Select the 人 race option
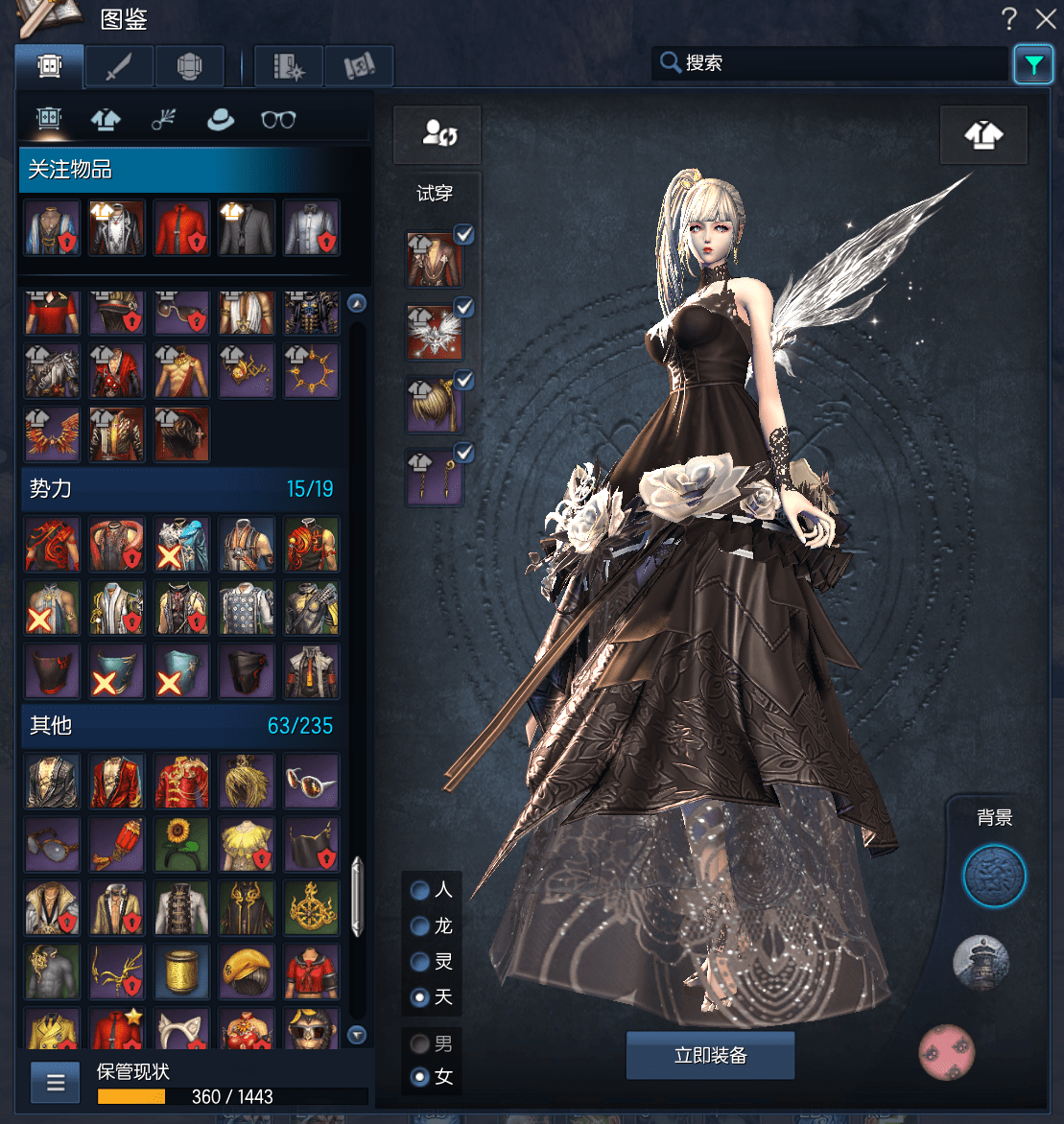1064x1124 pixels. click(x=420, y=890)
